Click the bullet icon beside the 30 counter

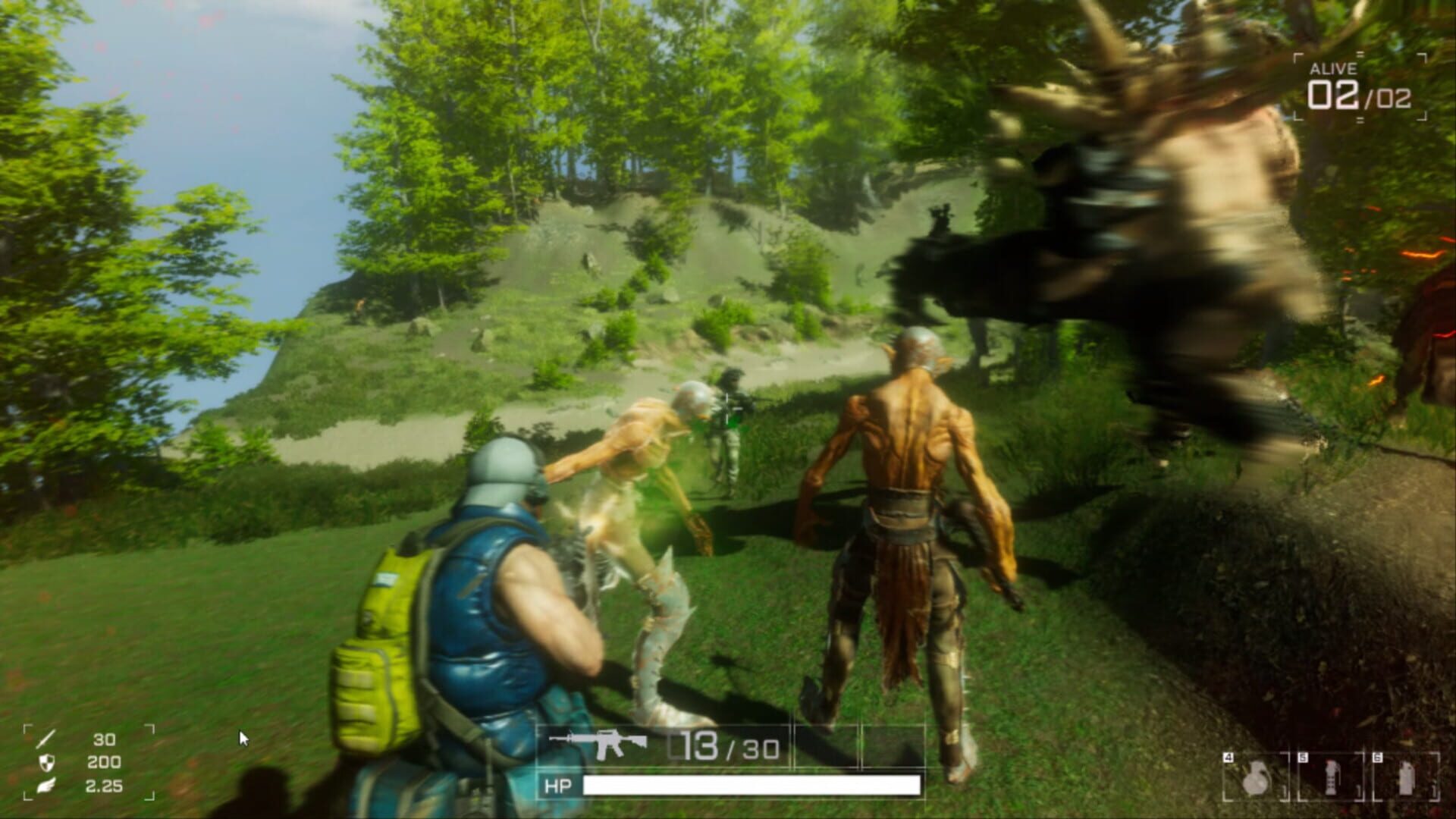point(45,739)
